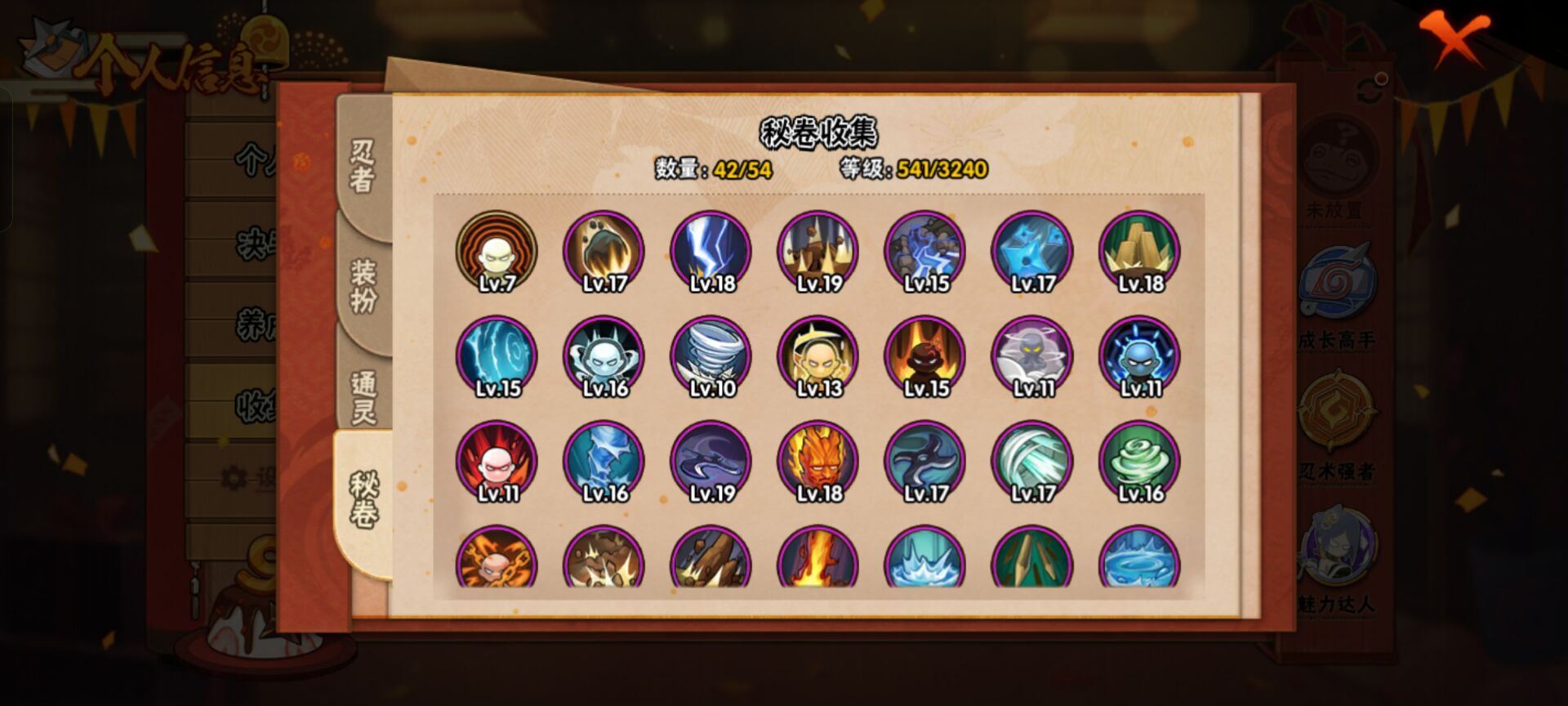This screenshot has width=1568, height=706.
Task: Select the Lv.10 whirlwind tornado scroll
Action: (711, 356)
